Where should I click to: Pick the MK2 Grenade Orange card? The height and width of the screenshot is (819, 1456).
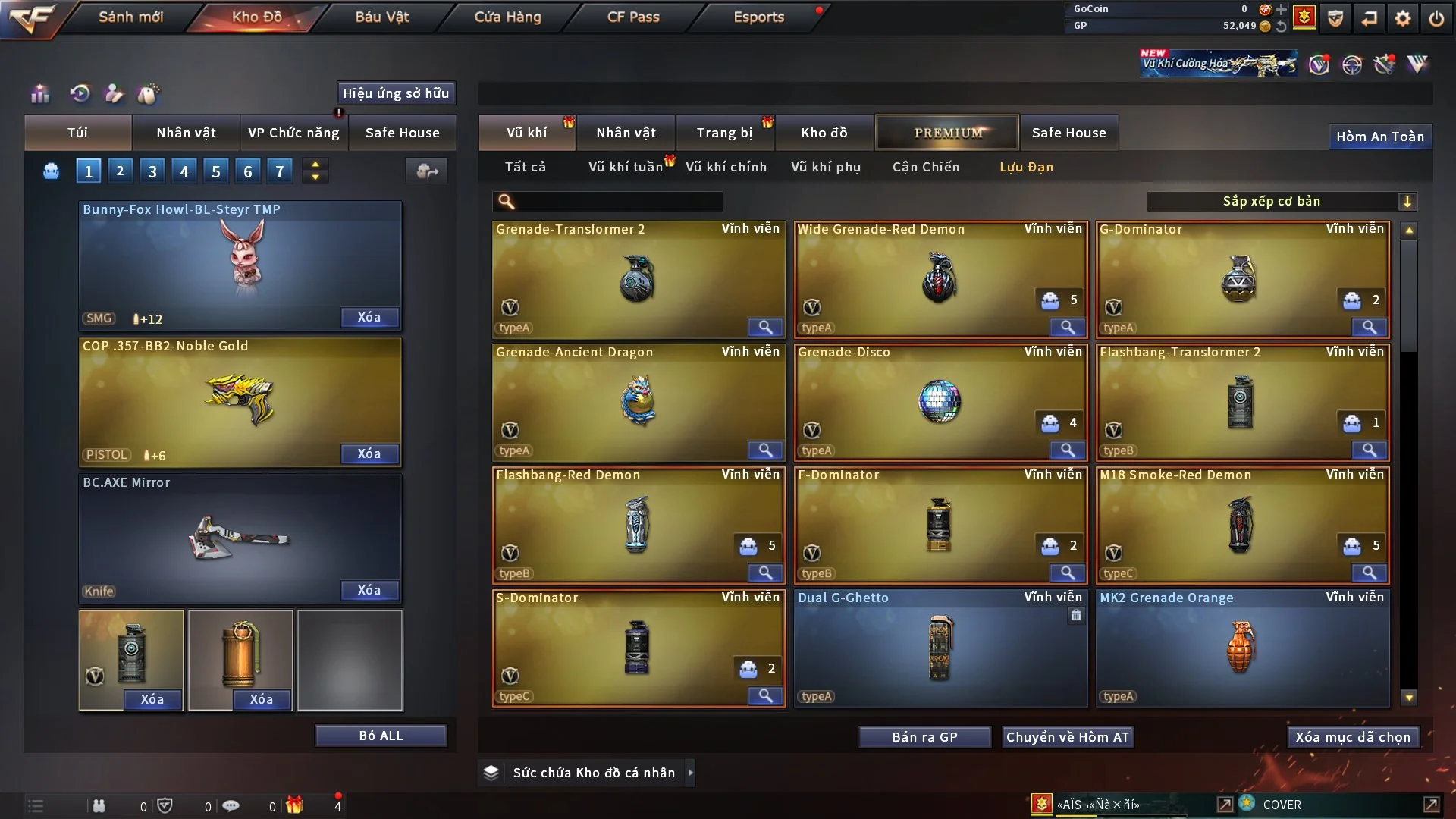point(1241,648)
